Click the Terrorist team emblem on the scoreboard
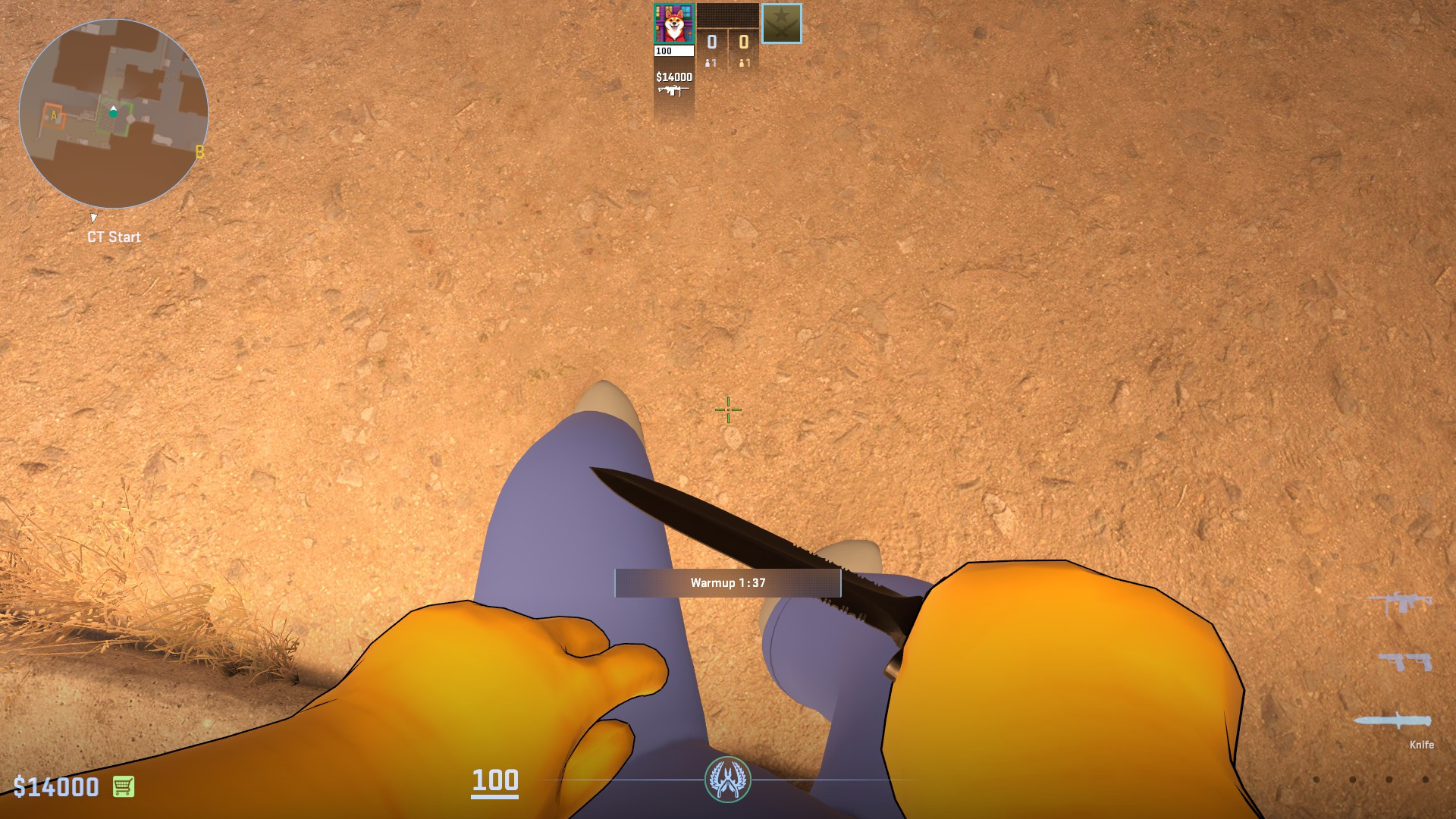Image resolution: width=1456 pixels, height=819 pixels. (x=782, y=24)
